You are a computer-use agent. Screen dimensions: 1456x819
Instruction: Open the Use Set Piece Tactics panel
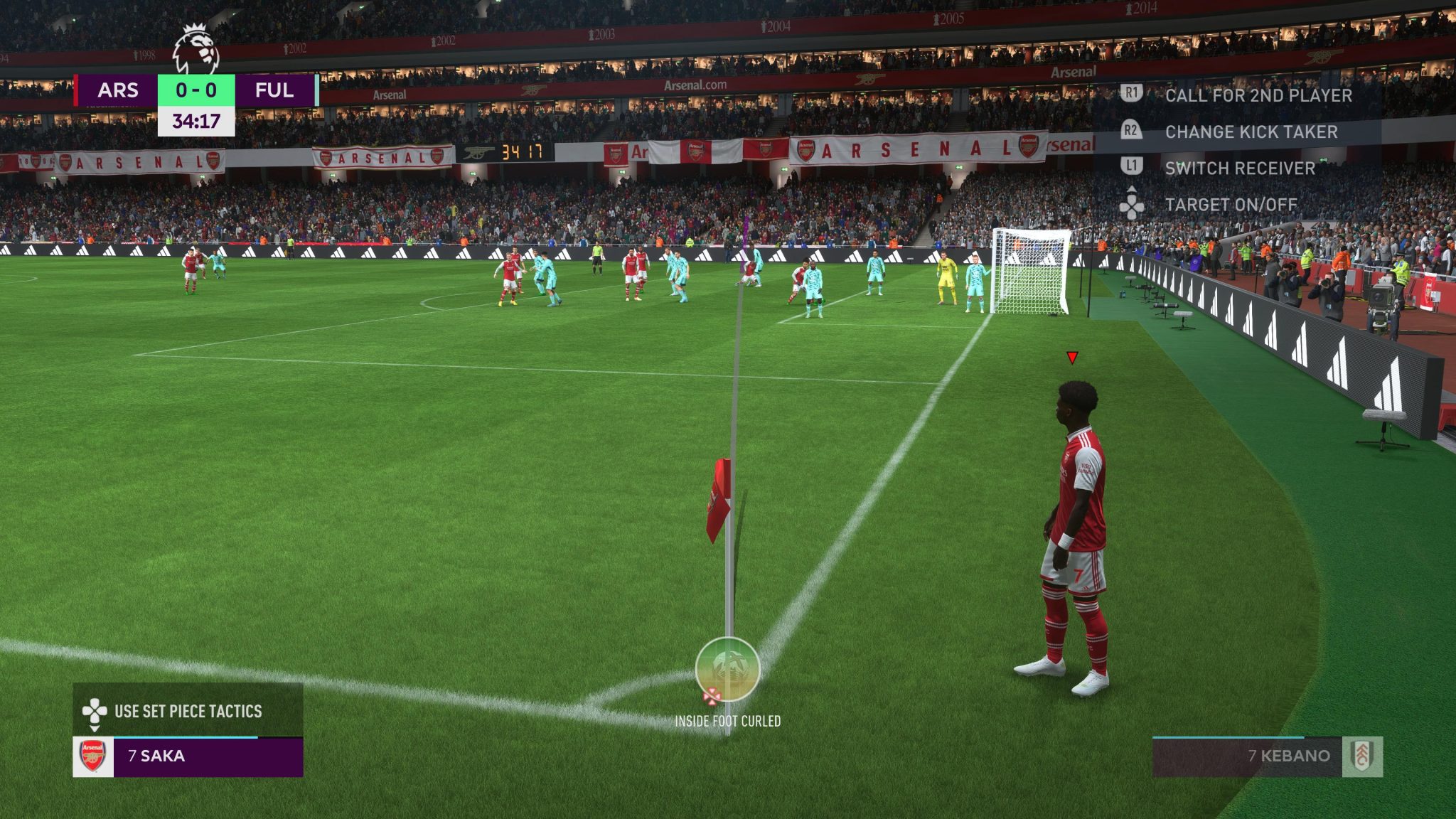click(x=188, y=711)
